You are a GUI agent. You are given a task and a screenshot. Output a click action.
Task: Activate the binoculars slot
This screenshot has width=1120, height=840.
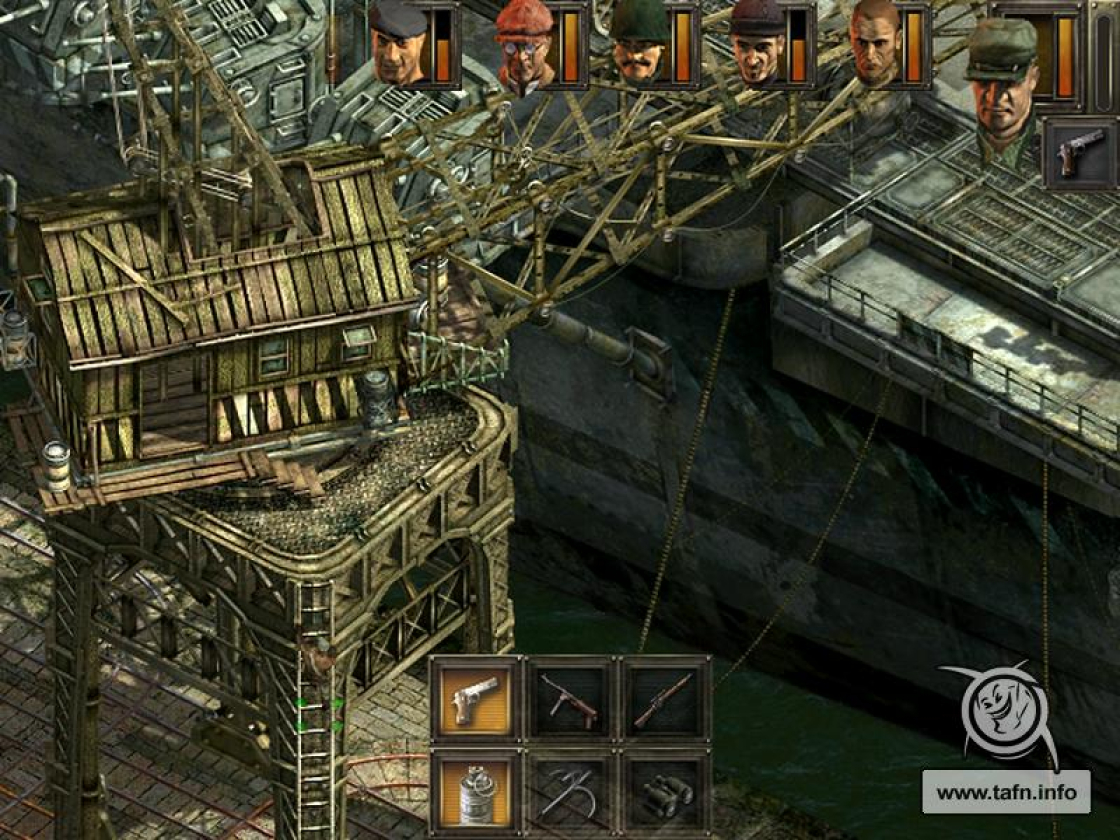664,793
